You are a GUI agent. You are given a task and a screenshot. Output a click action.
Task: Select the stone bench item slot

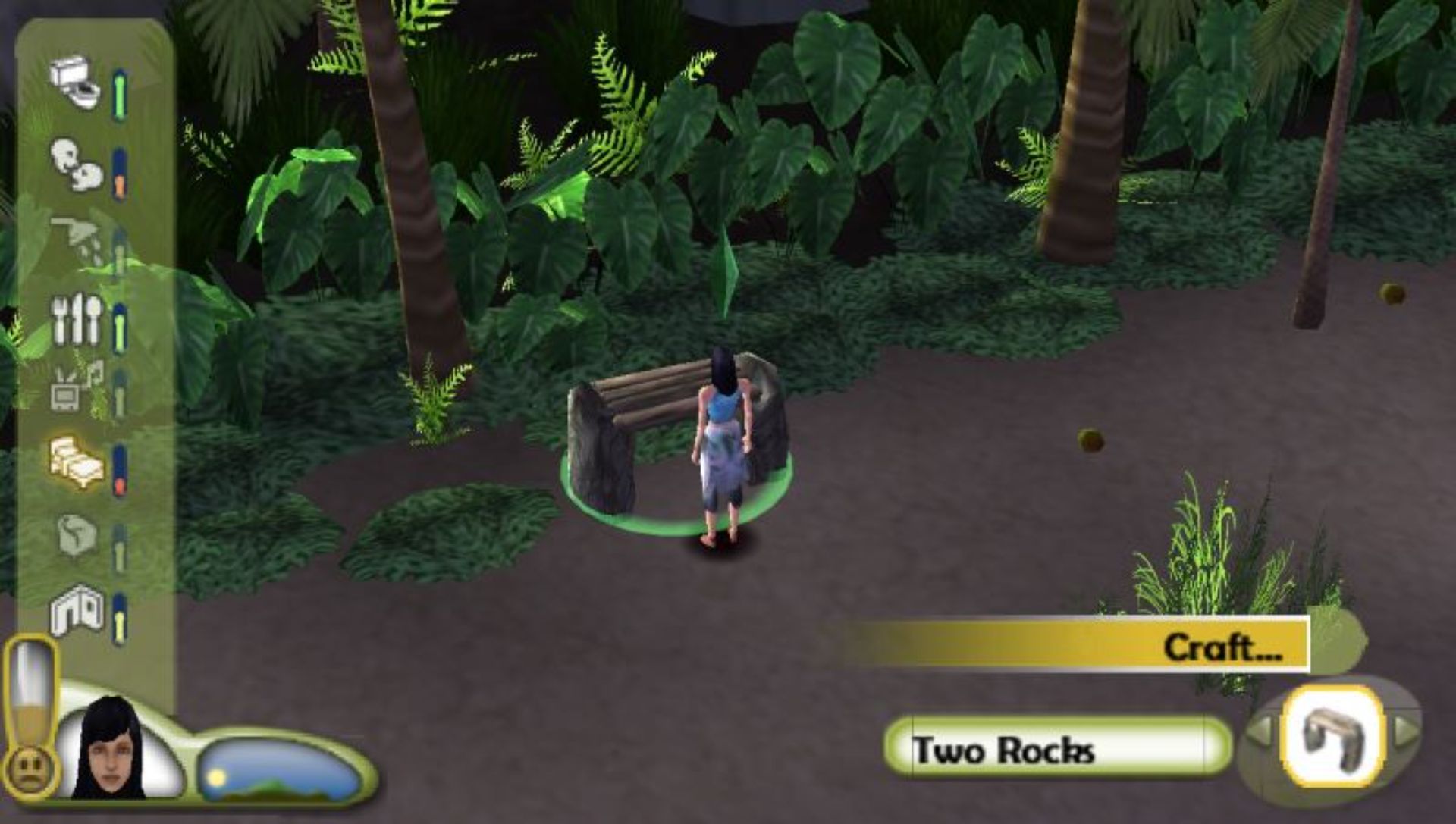point(1333,735)
